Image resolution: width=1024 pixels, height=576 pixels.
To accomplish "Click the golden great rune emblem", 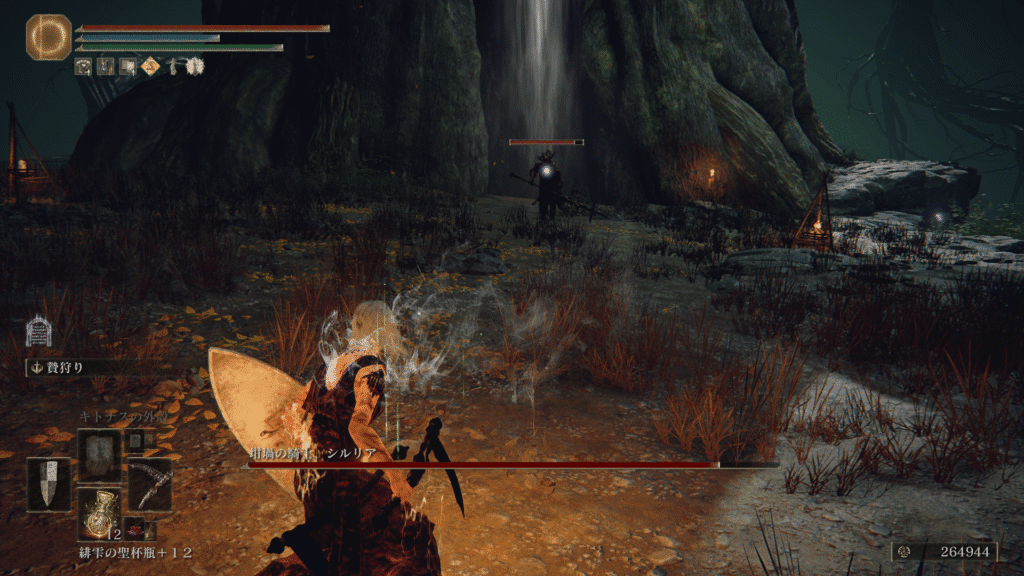I will [x=48, y=37].
